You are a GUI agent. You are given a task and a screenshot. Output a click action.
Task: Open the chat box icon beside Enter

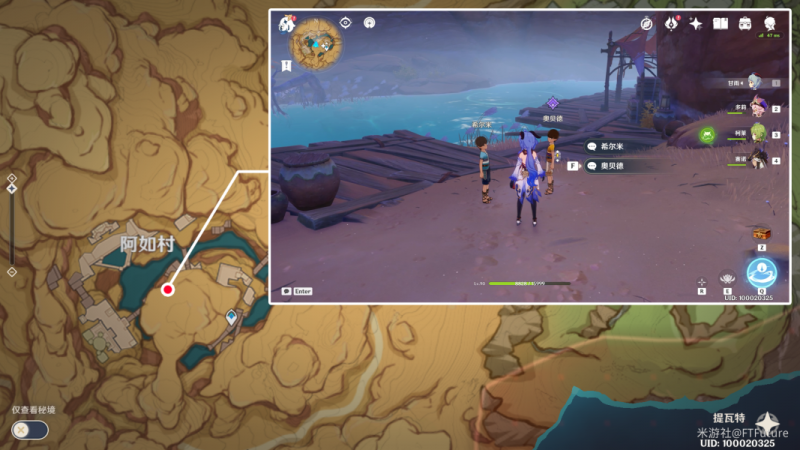point(287,291)
